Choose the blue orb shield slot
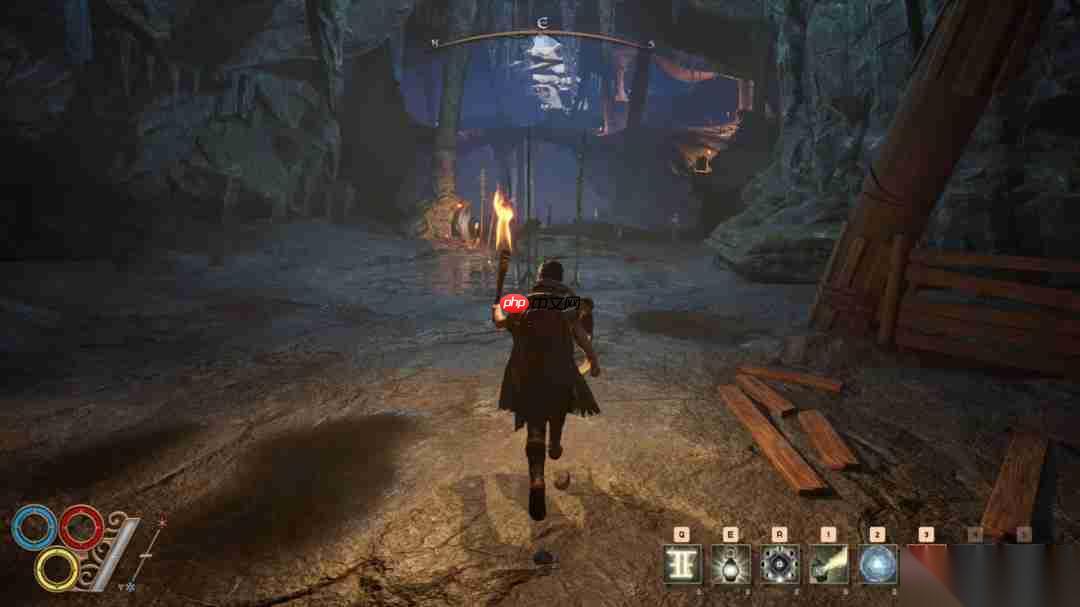The height and width of the screenshot is (607, 1080). 877,565
